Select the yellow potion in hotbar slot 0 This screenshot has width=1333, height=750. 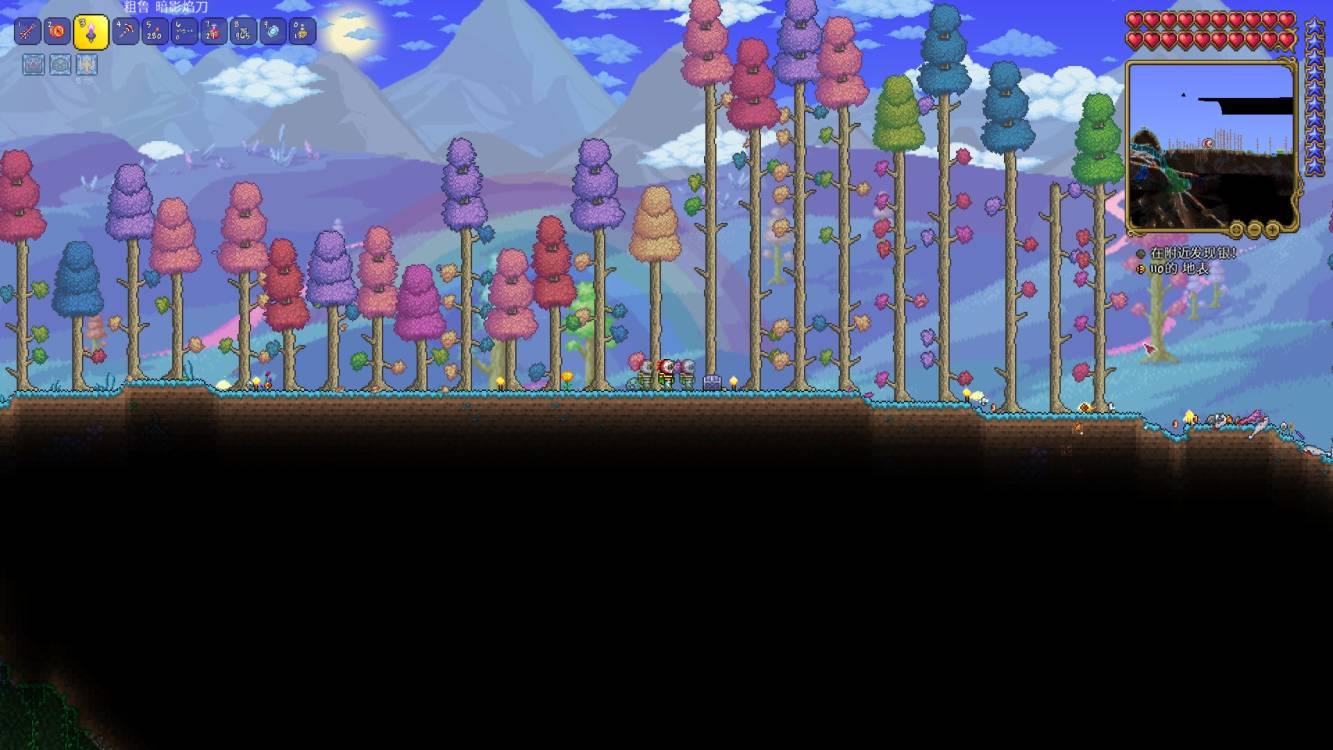tap(302, 32)
